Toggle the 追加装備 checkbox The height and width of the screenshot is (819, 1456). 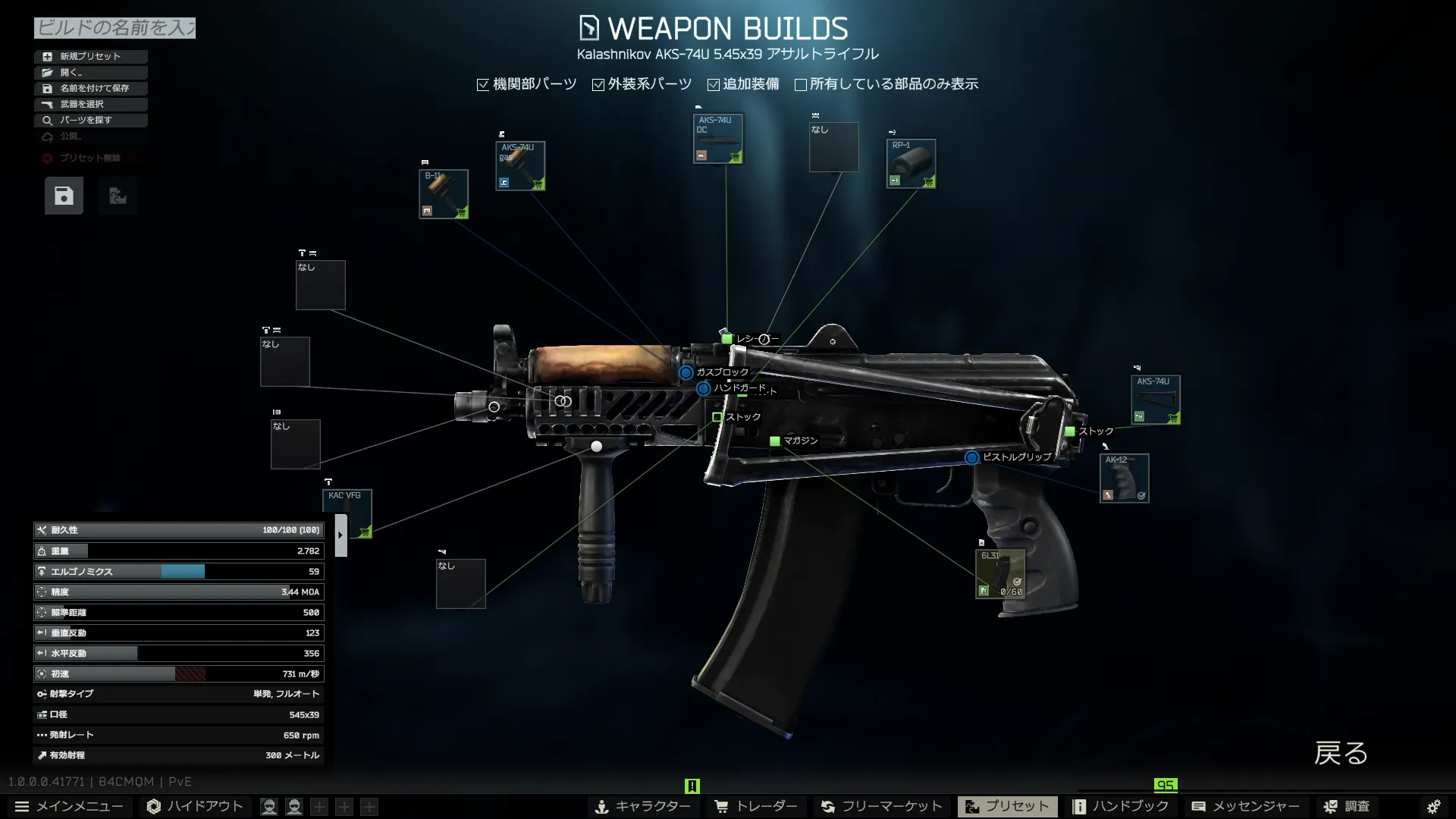[714, 85]
